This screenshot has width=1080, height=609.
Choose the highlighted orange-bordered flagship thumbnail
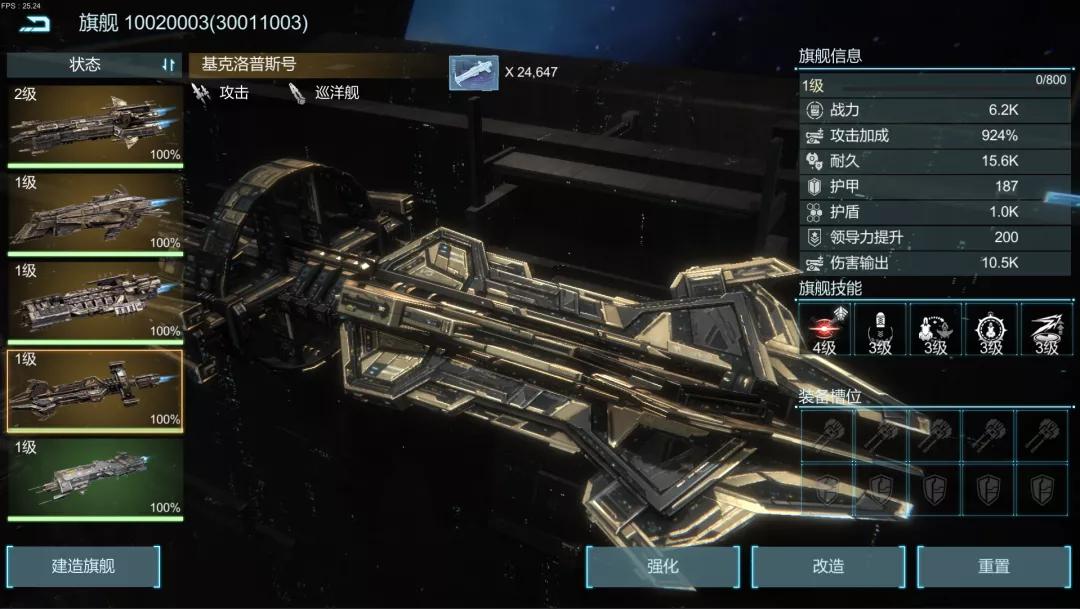pos(95,390)
